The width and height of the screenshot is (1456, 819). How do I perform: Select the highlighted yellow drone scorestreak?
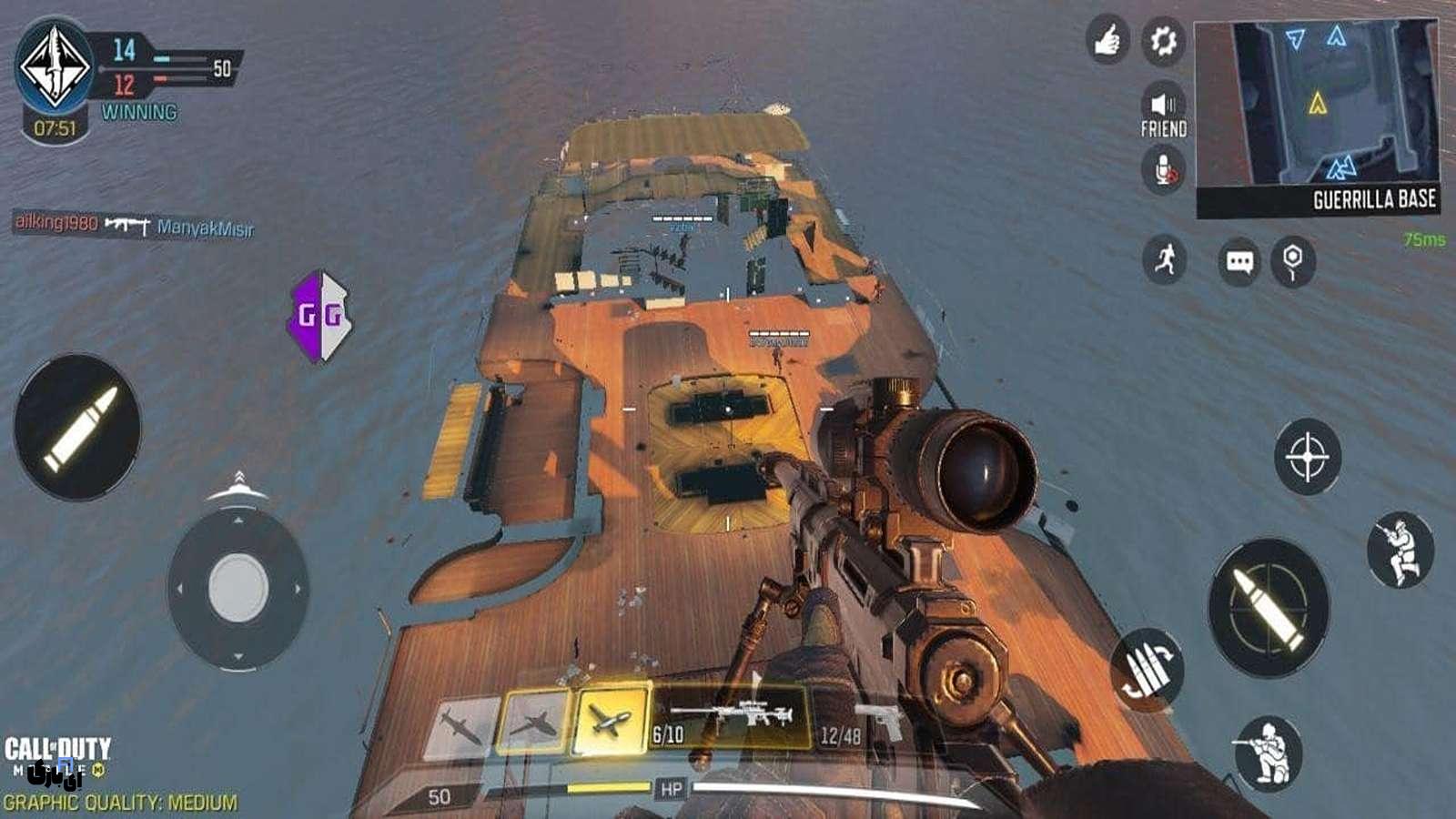tap(611, 721)
